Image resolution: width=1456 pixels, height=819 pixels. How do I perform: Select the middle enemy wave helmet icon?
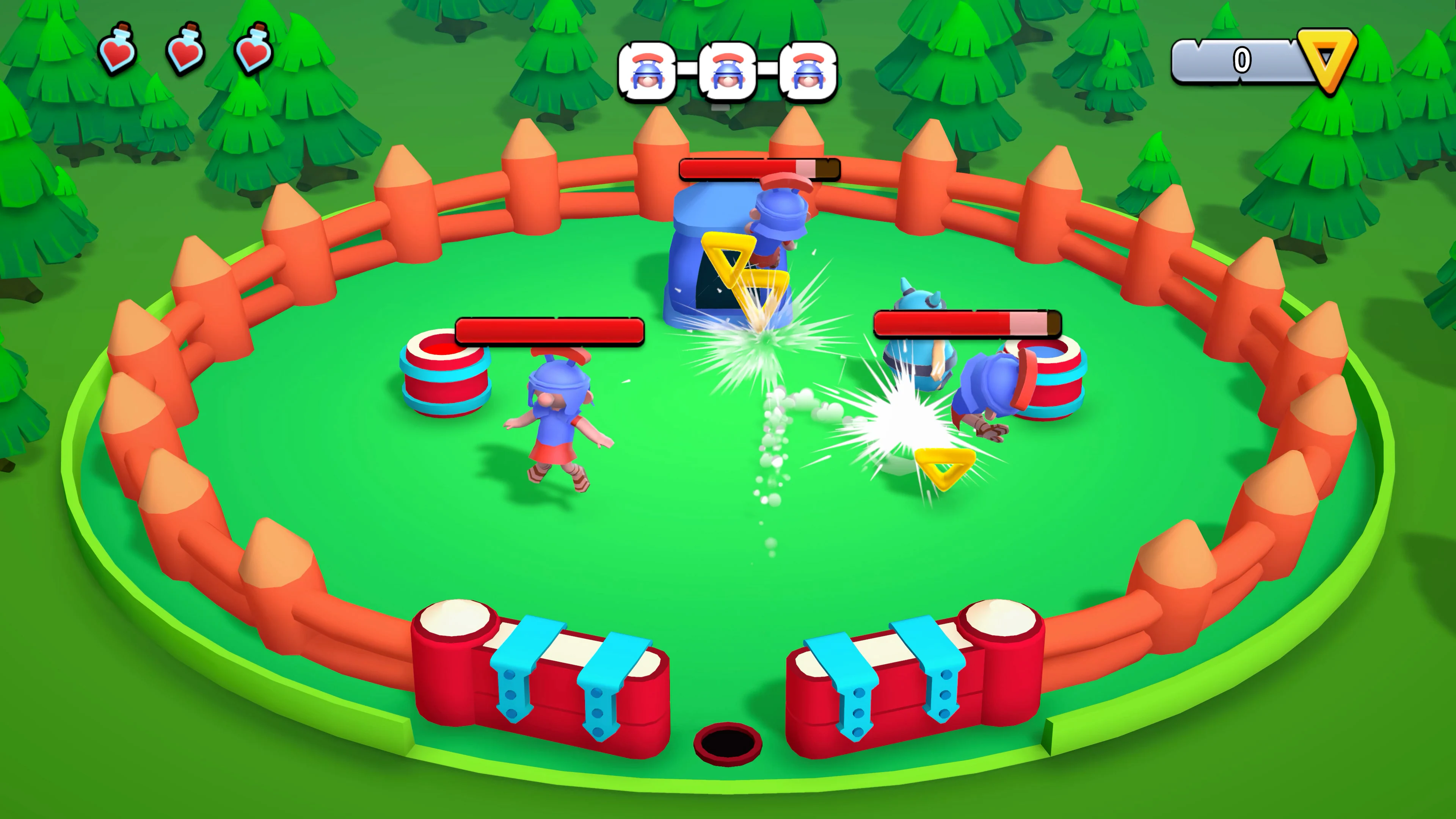(728, 71)
